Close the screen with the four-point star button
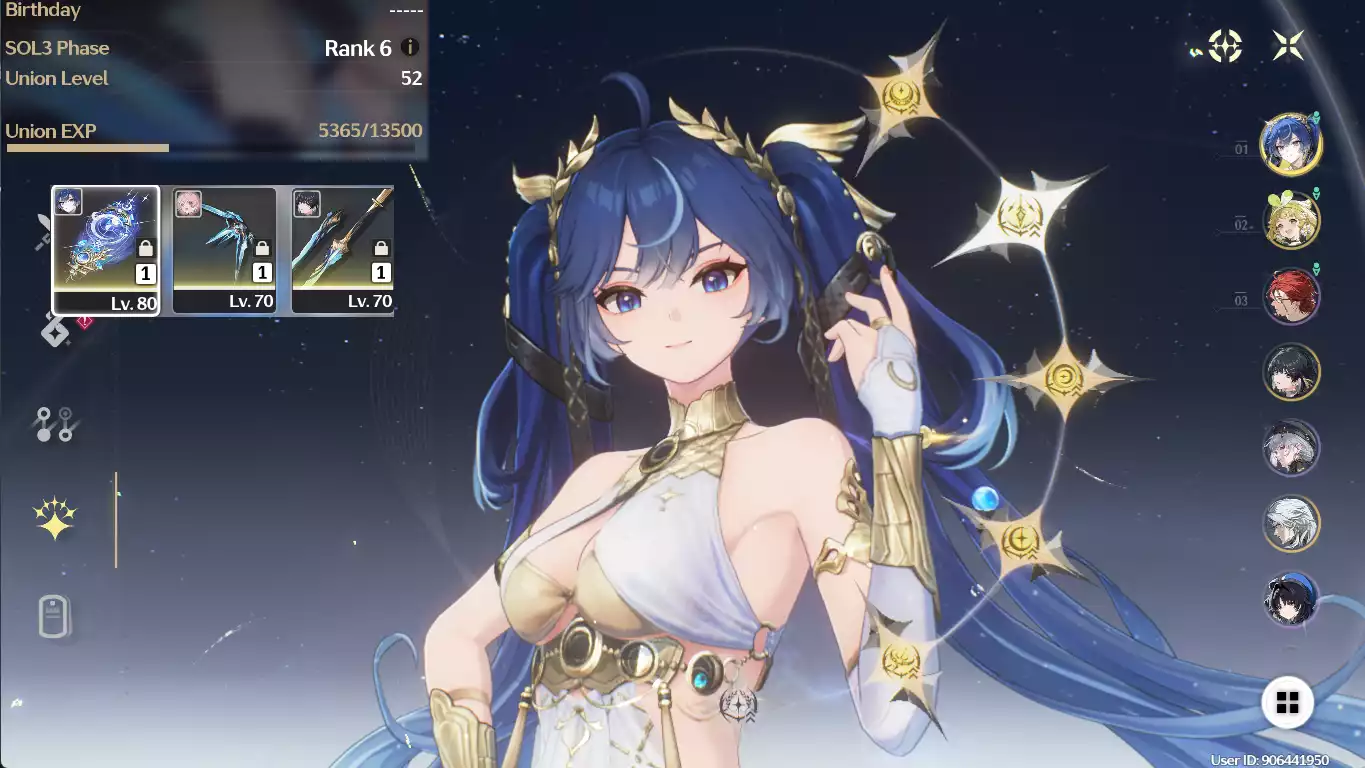The height and width of the screenshot is (768, 1365). [x=1288, y=45]
